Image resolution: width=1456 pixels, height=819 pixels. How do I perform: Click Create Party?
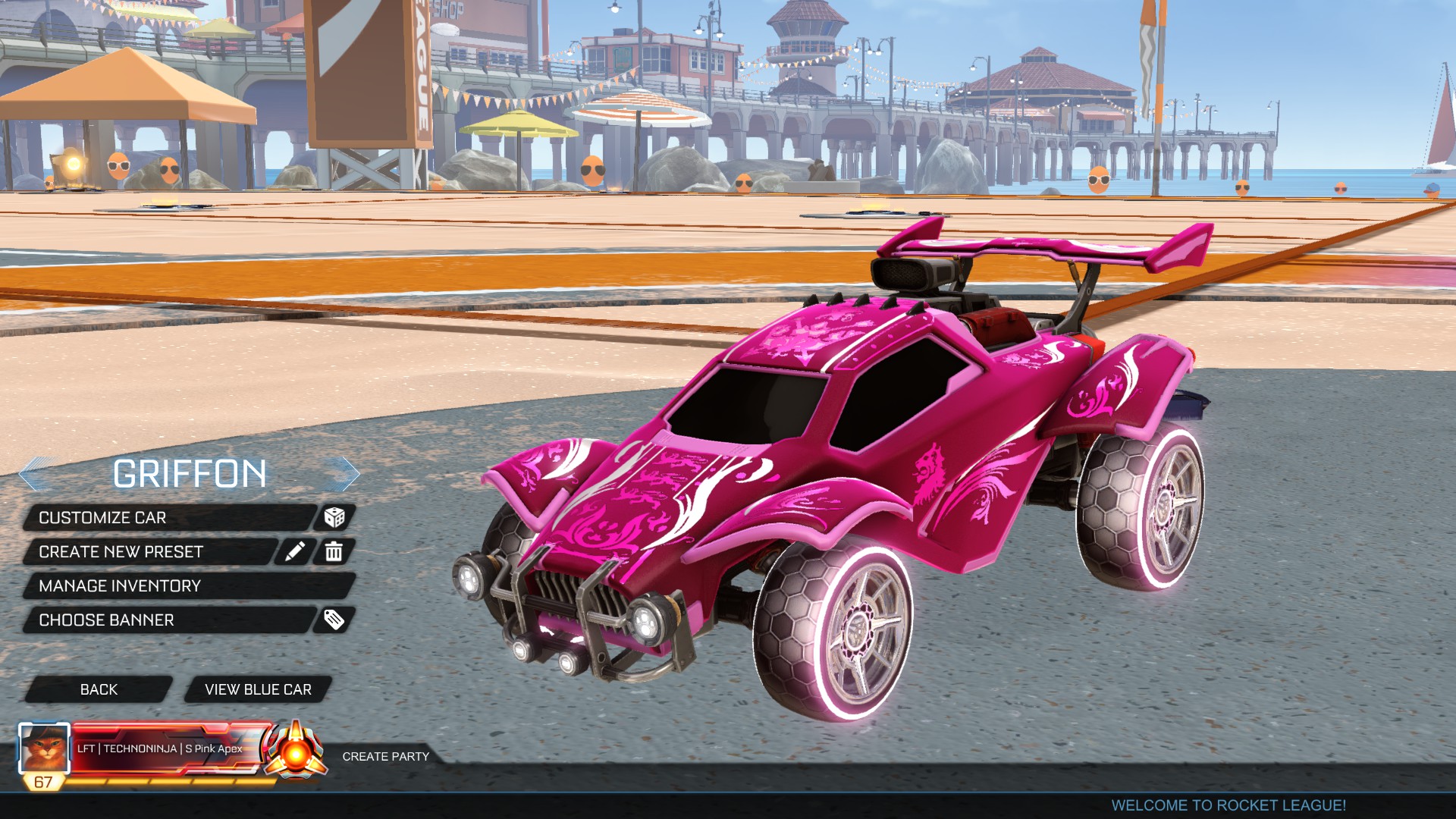[x=385, y=756]
